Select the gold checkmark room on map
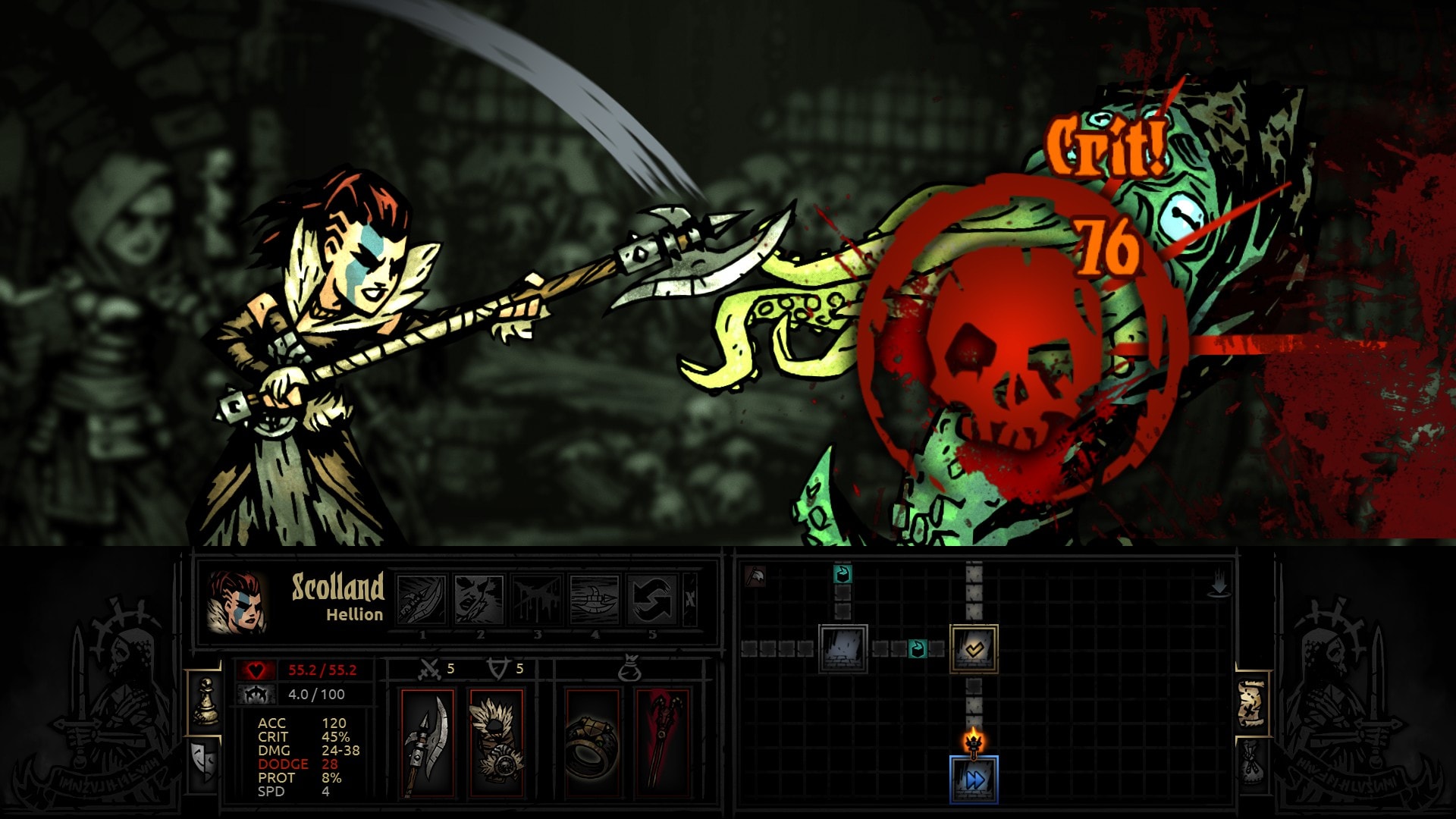This screenshot has height=819, width=1456. (974, 648)
